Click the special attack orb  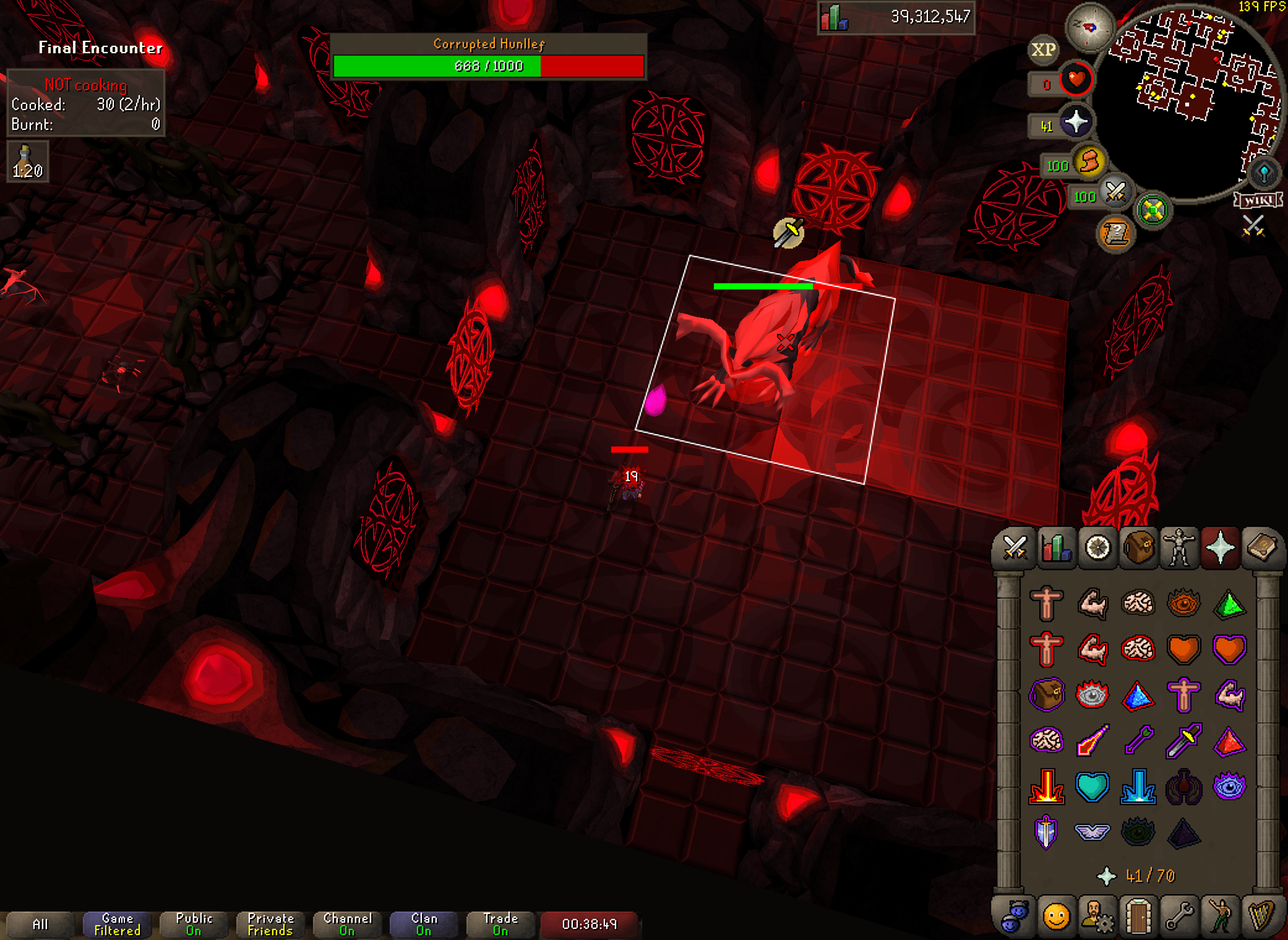1116,192
